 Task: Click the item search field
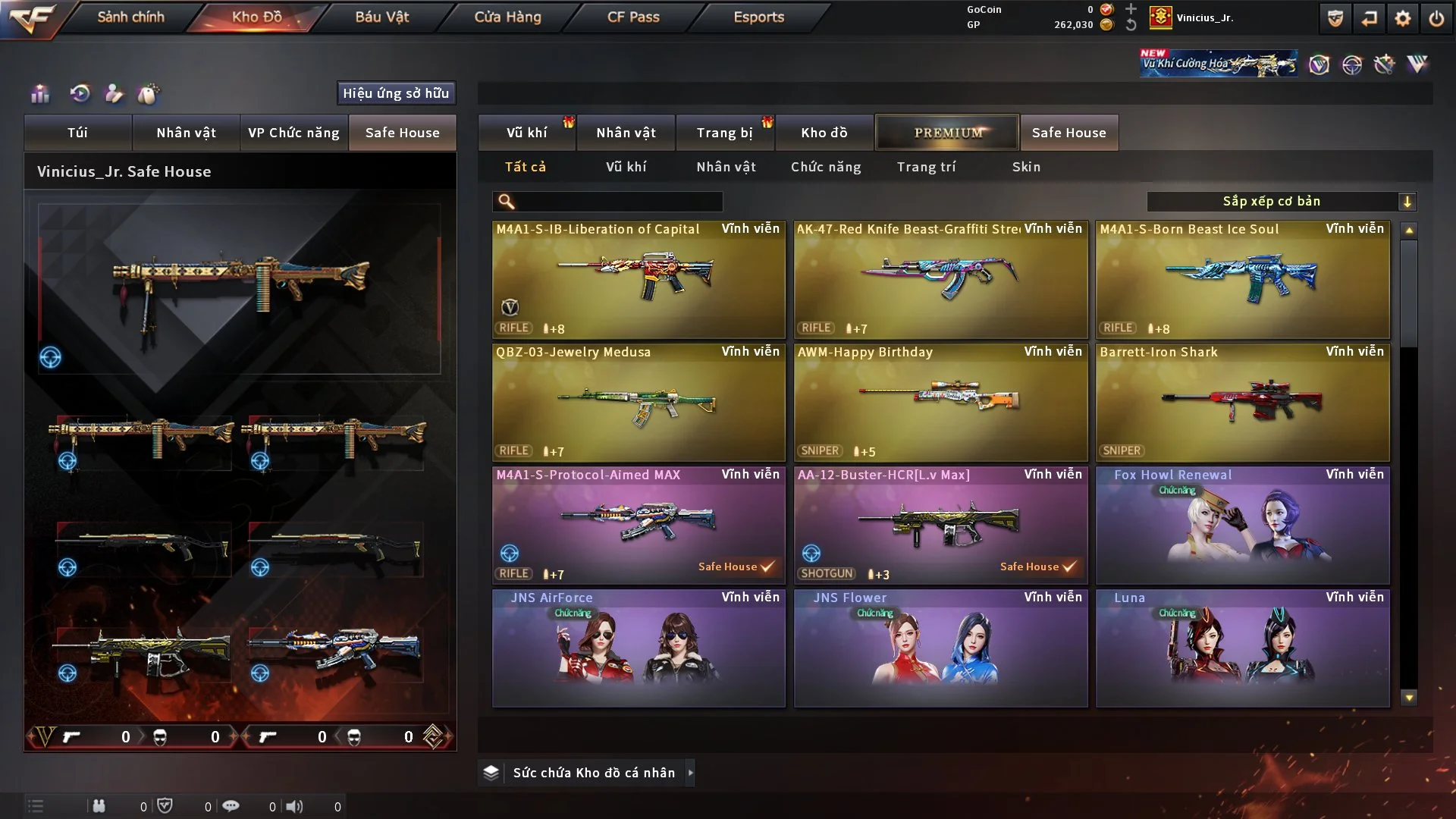(x=618, y=202)
